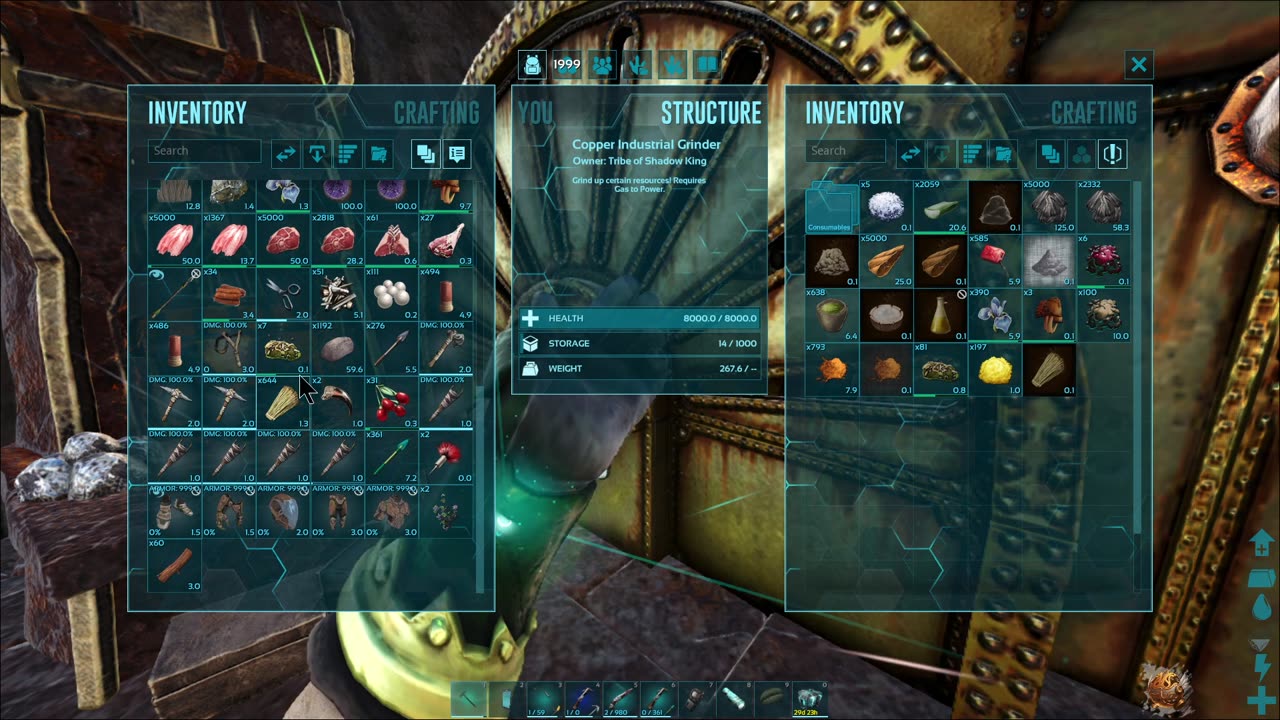Click the player inventory search box
1280x720 pixels.
(x=204, y=151)
